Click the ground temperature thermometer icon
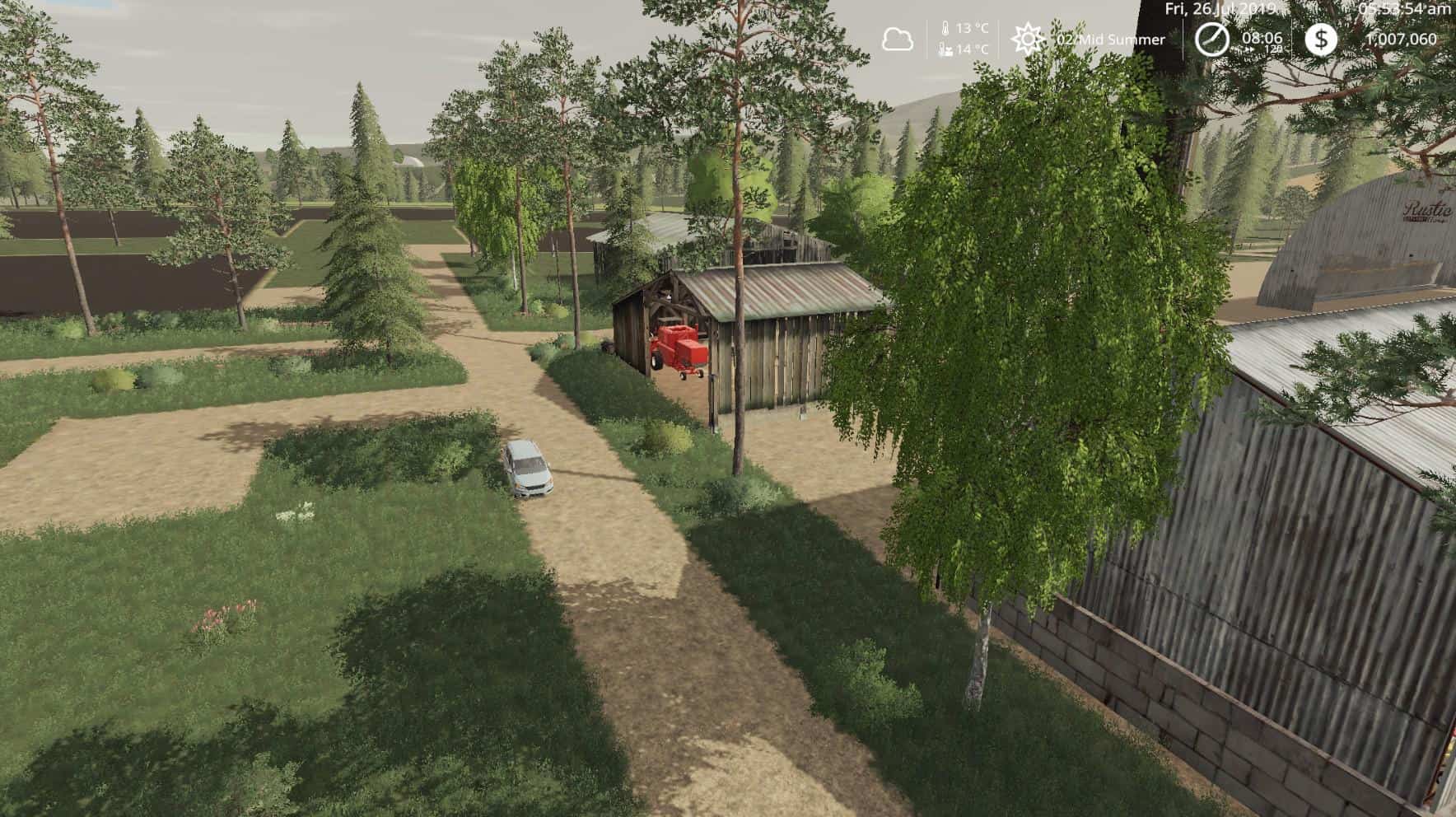The image size is (1456, 817). (944, 49)
